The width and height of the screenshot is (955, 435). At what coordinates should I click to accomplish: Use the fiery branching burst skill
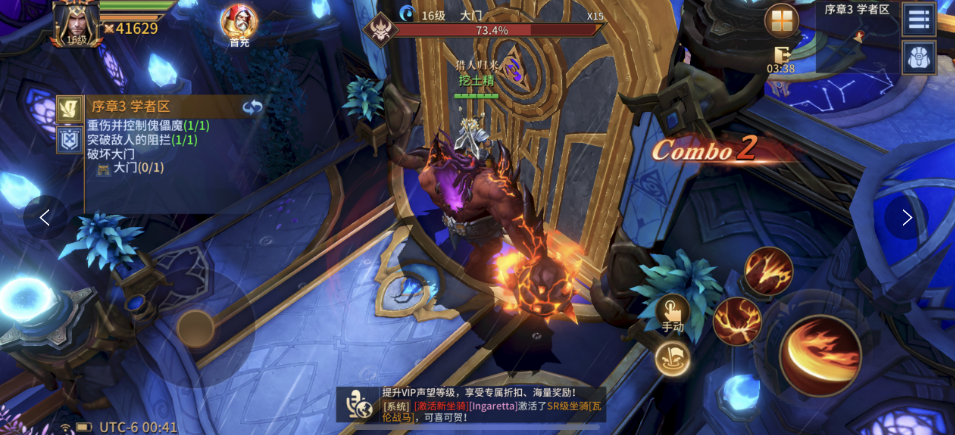pos(737,320)
